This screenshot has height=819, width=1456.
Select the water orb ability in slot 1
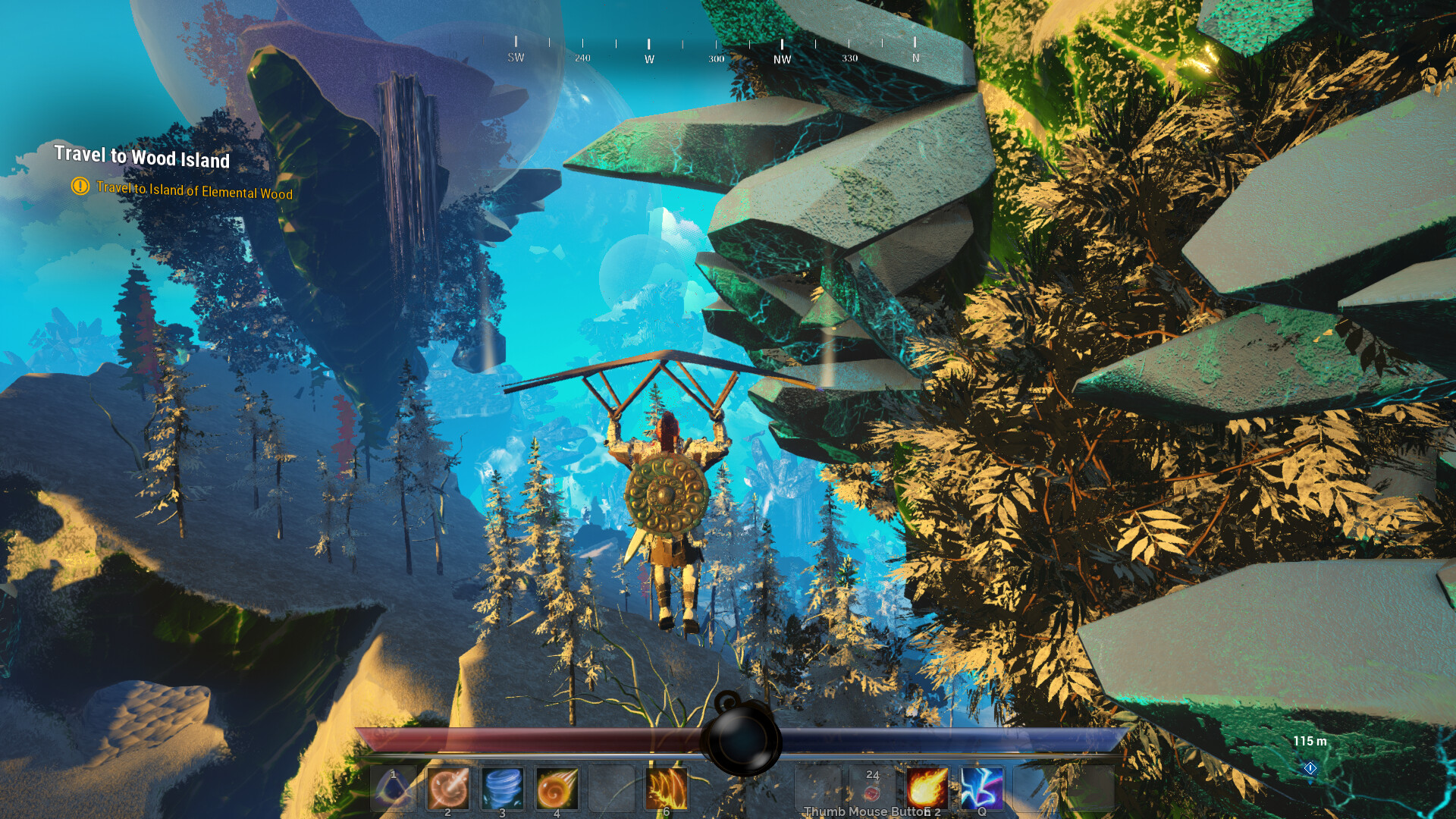pos(391,787)
